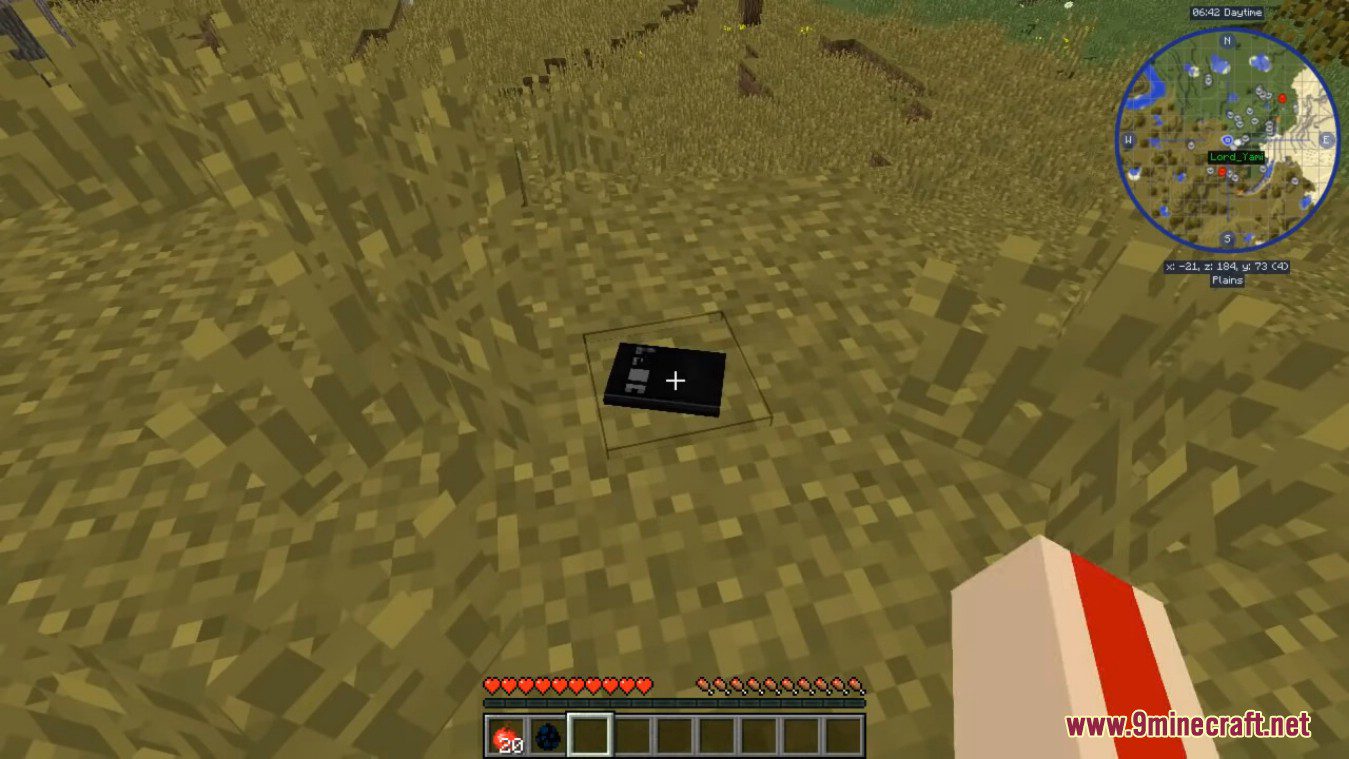1349x759 pixels.
Task: Click the lower red waypoint near Lord_Yami
Action: [1222, 172]
